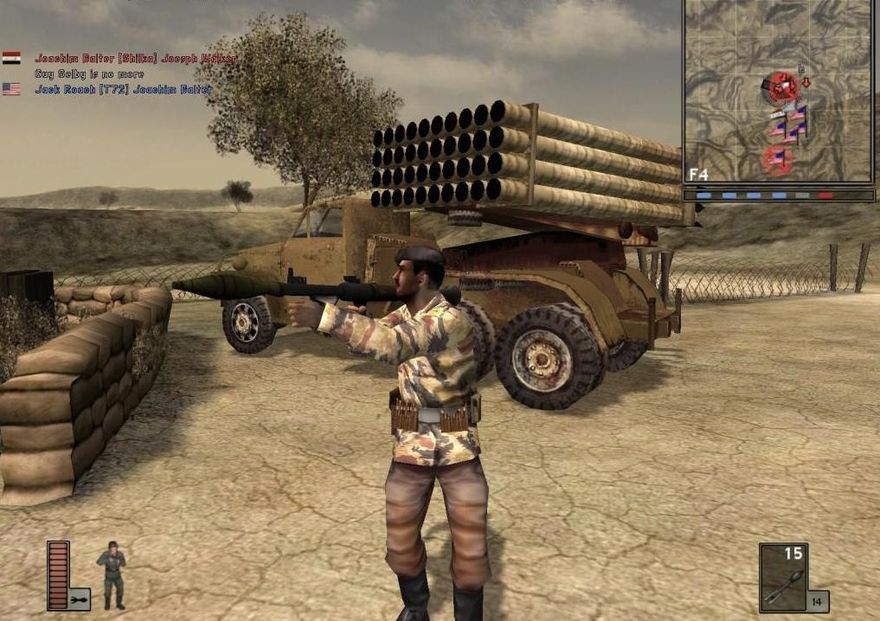
Task: Click the minimap in the corner
Action: (778, 92)
